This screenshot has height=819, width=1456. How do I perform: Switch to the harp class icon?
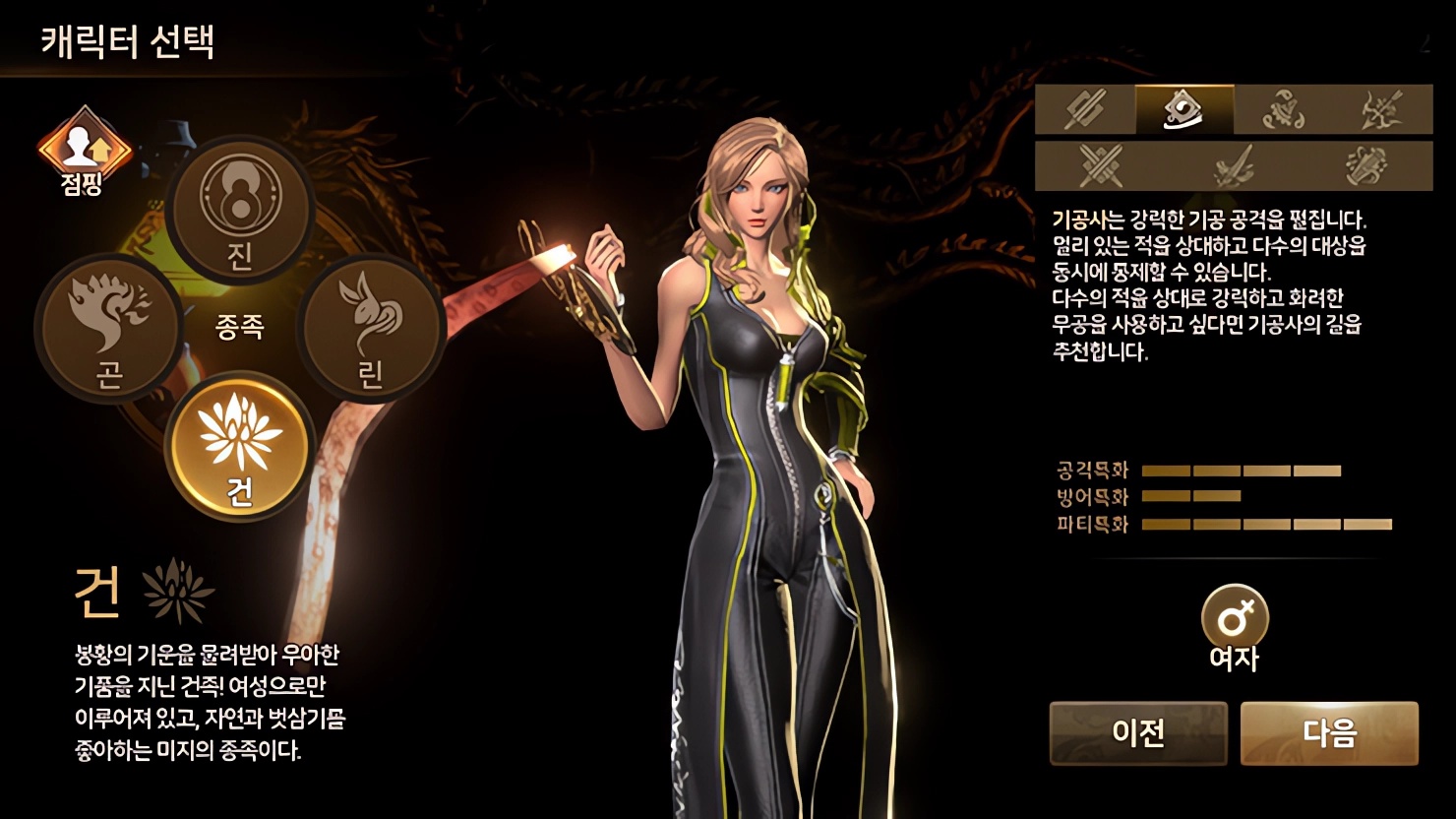(1366, 165)
